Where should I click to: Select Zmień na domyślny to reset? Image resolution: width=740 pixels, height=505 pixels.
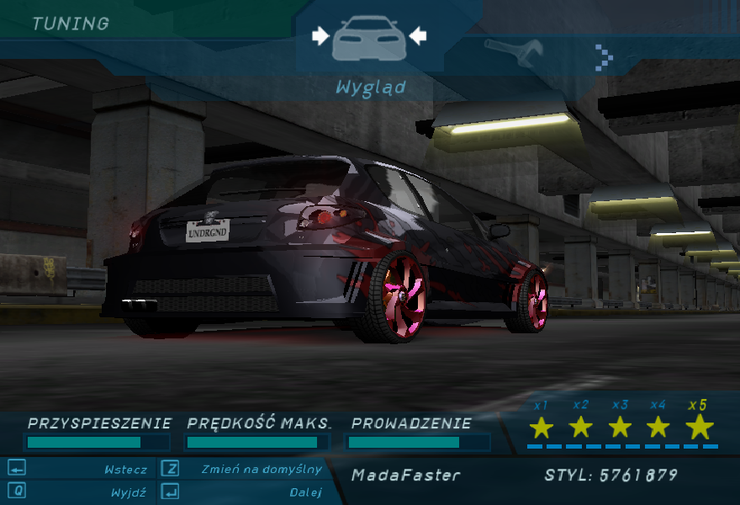tap(261, 469)
